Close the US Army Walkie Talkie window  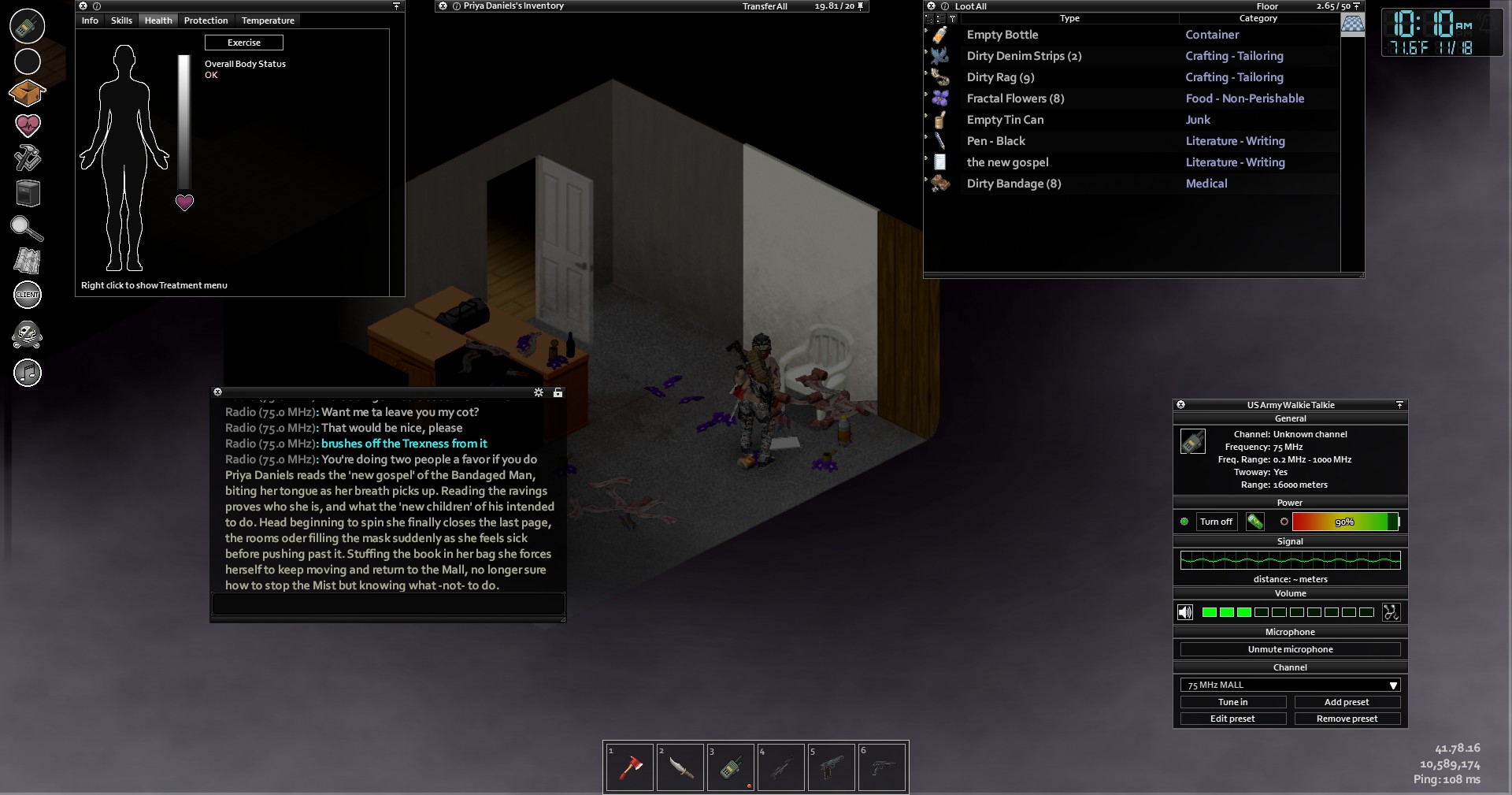coord(1180,405)
